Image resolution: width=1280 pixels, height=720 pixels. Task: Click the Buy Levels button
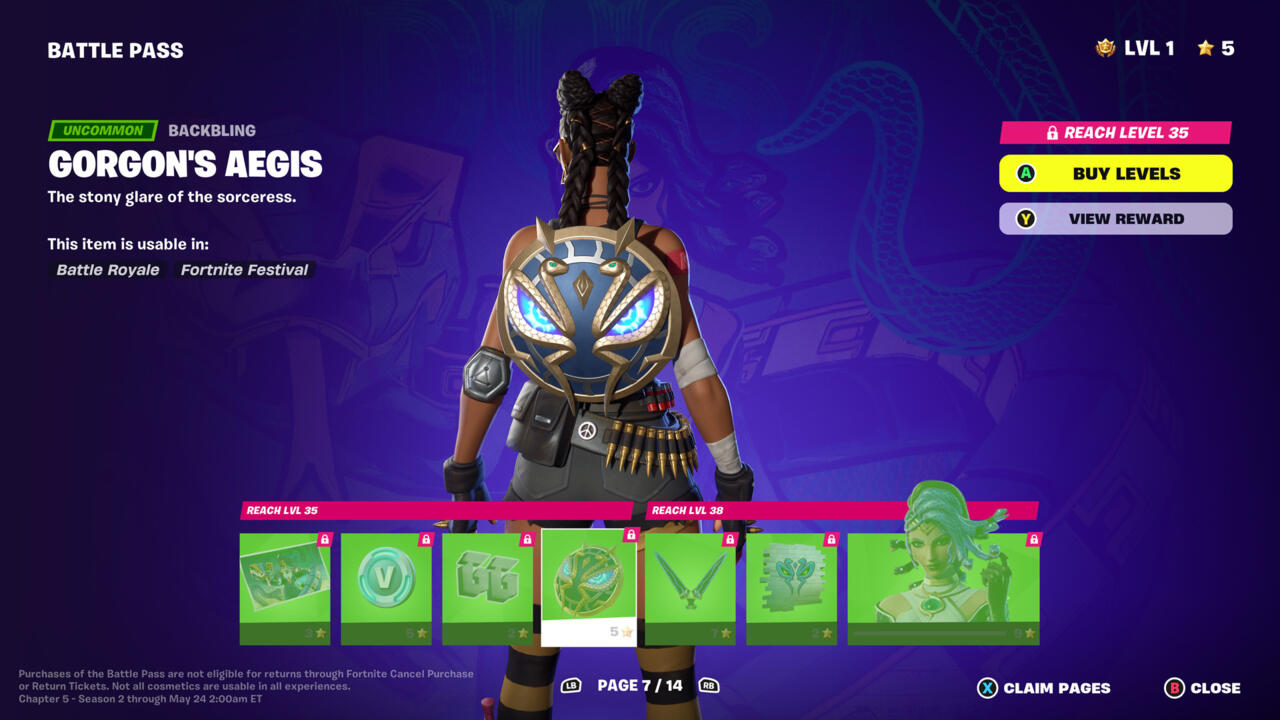pyautogui.click(x=1115, y=173)
